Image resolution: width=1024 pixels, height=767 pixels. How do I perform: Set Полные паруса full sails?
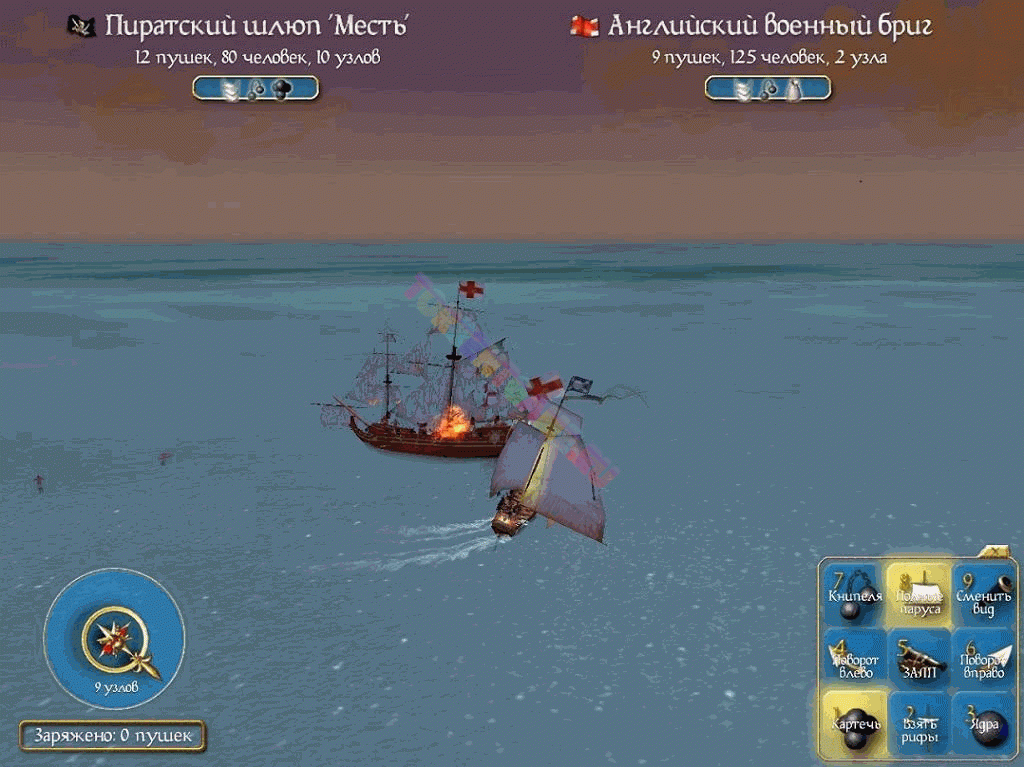(918, 594)
